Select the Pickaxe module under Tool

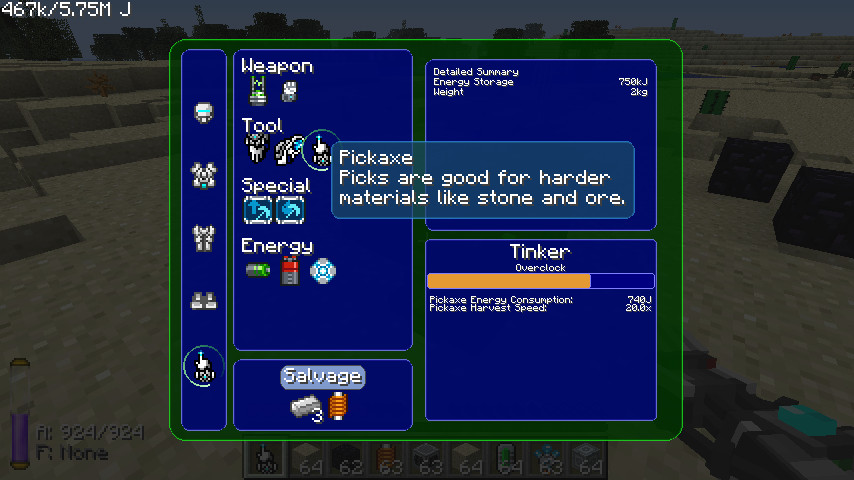320,150
